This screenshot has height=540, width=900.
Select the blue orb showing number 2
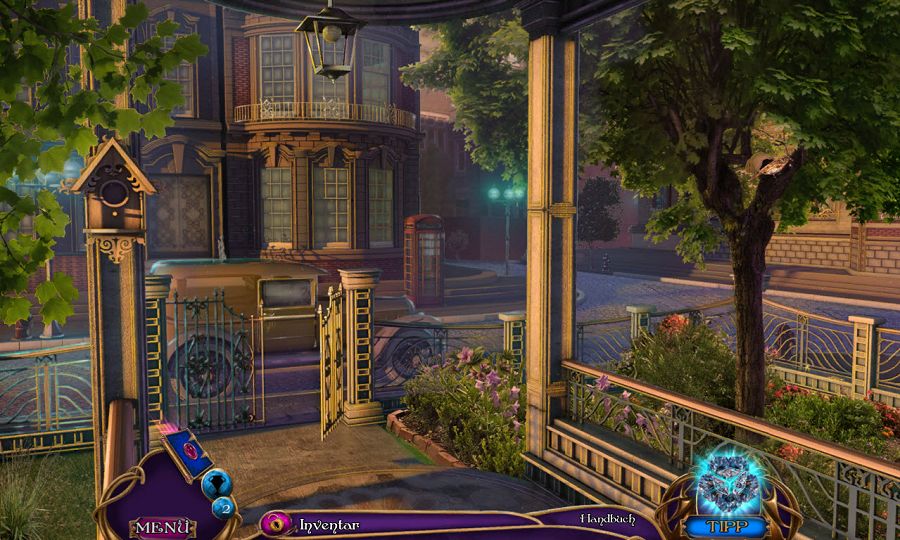(x=223, y=508)
